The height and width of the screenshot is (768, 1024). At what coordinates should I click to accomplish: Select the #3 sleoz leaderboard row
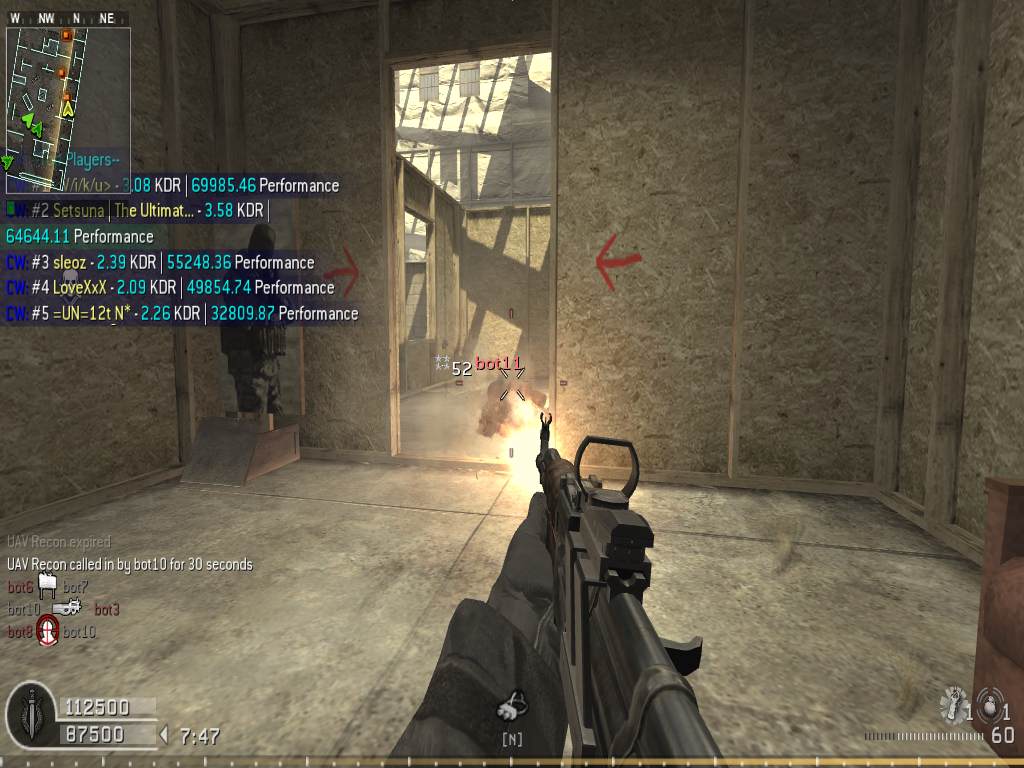pyautogui.click(x=160, y=263)
